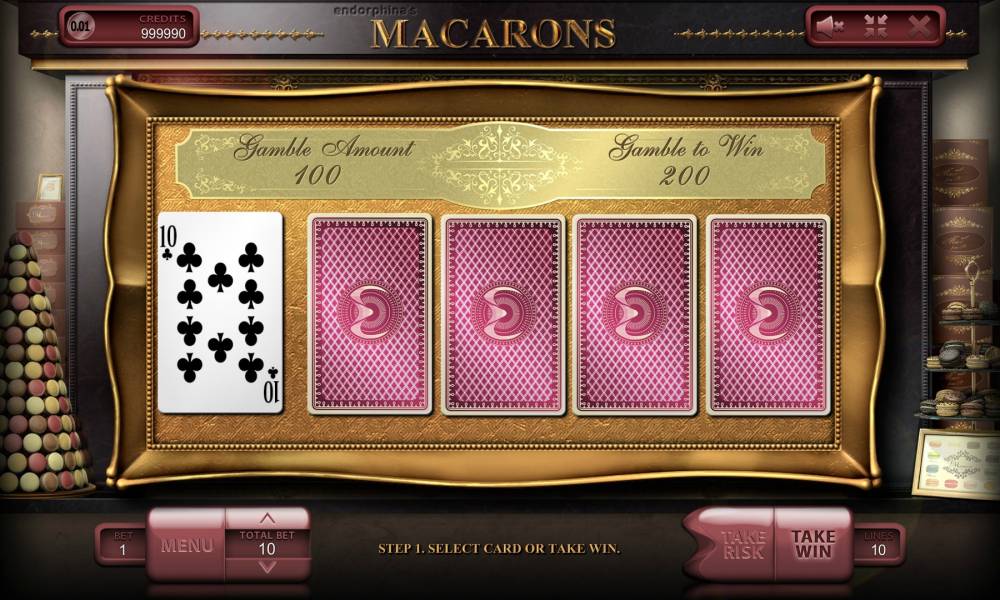Toggle the sound speaker icon

(x=829, y=27)
